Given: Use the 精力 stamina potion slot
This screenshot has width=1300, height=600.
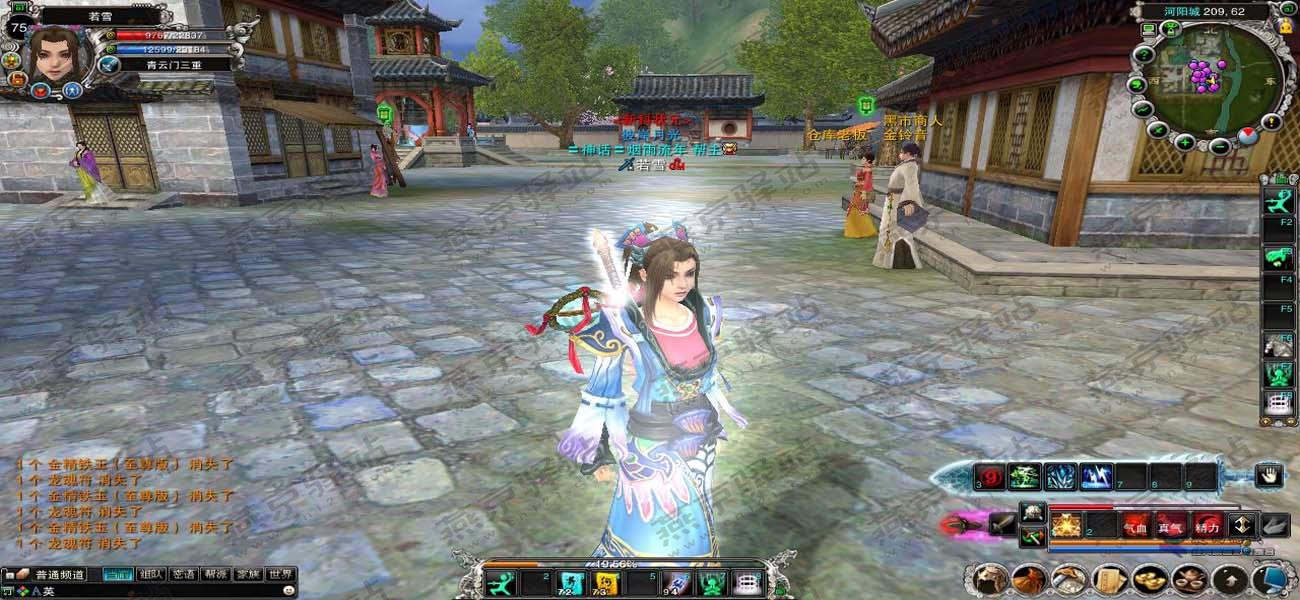Looking at the screenshot, I should 1207,526.
